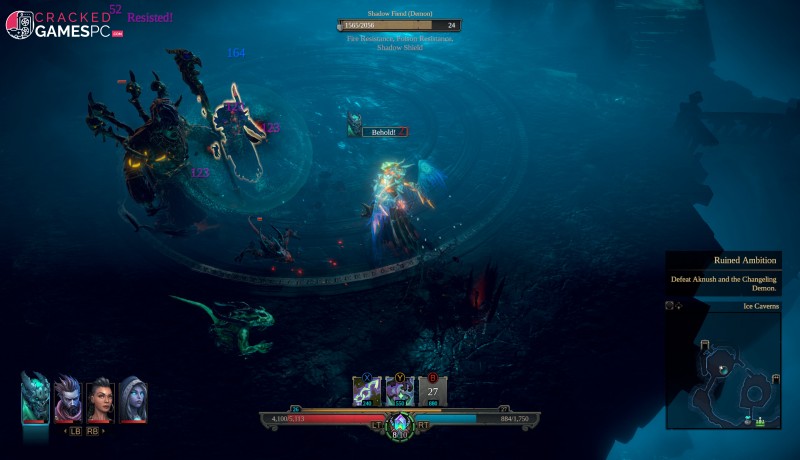Select the horned demon party portrait
Viewport: 800px width, 460px height.
point(35,397)
